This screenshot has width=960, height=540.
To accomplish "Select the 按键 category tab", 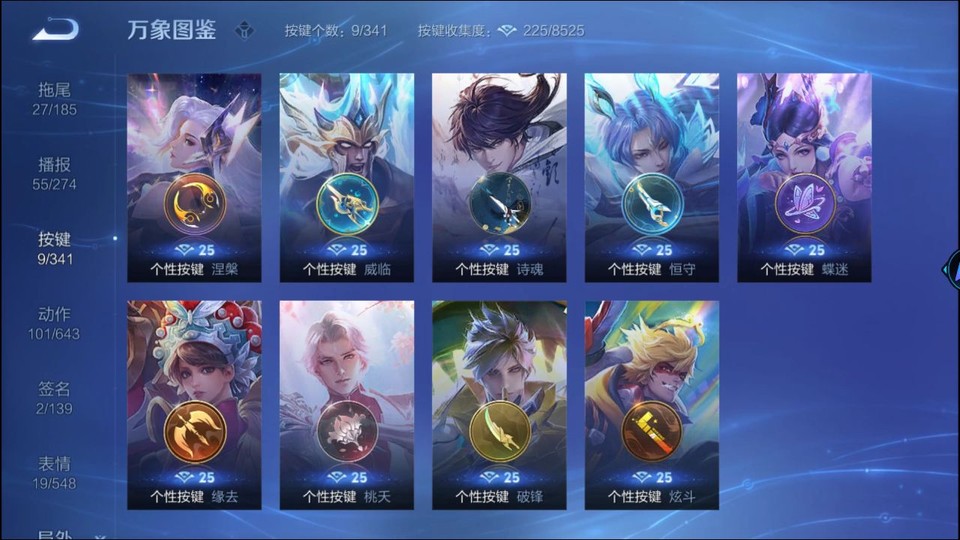I will [55, 248].
